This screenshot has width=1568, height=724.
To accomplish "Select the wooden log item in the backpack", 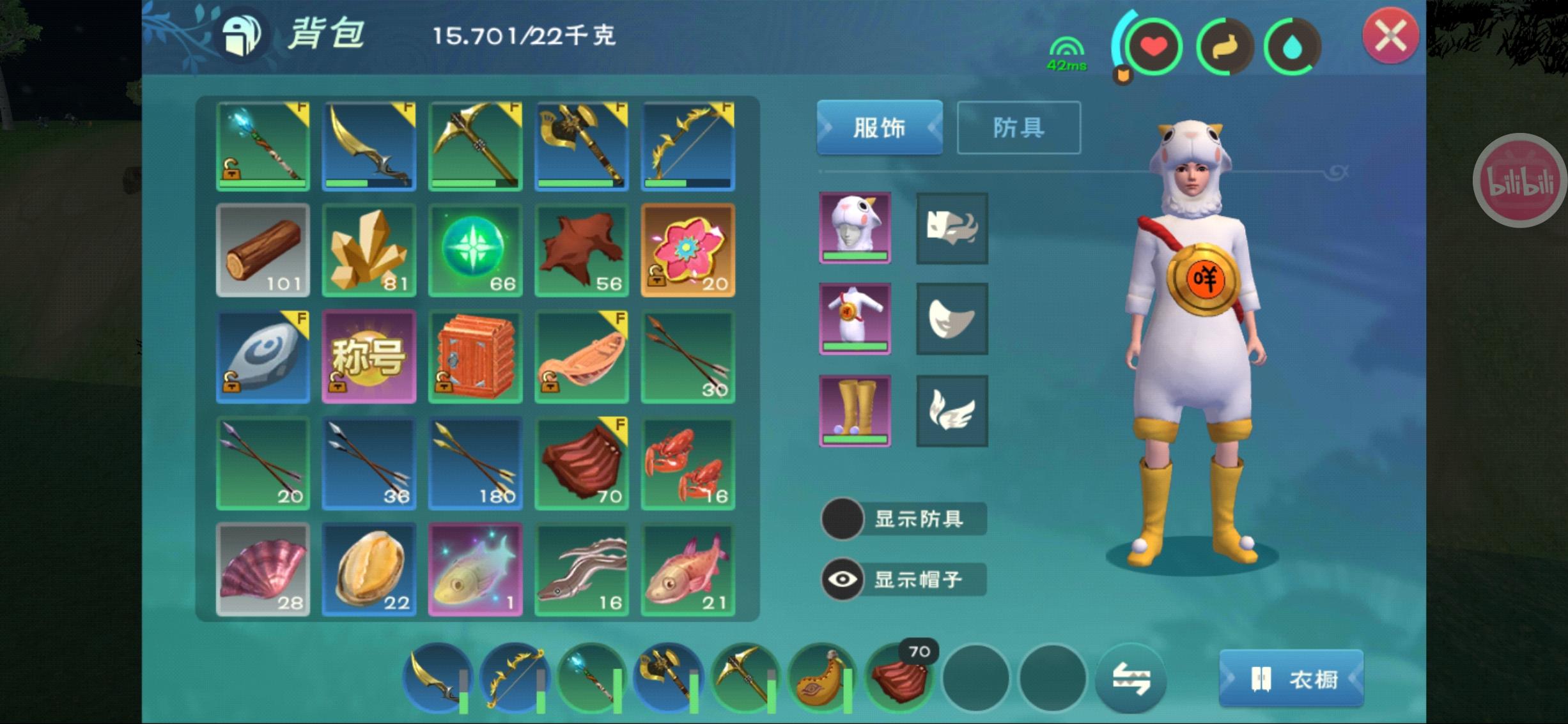I will point(263,250).
